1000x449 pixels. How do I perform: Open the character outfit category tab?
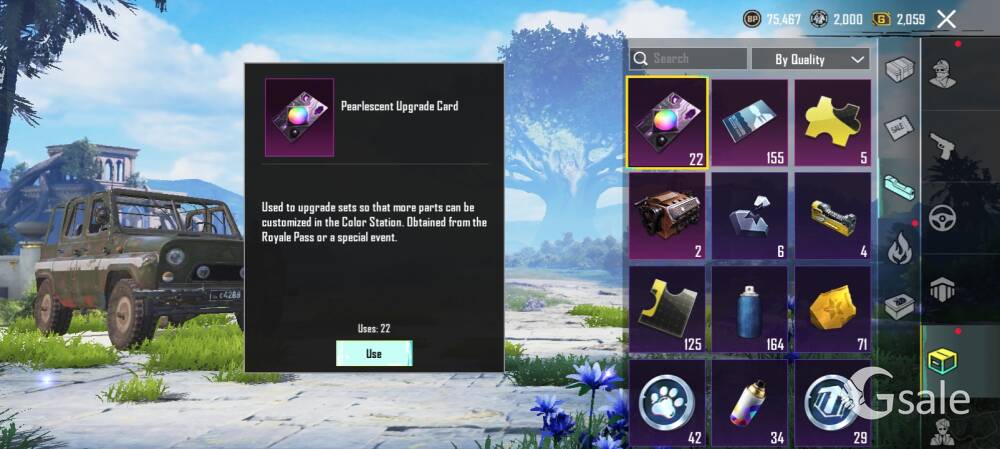click(x=942, y=73)
